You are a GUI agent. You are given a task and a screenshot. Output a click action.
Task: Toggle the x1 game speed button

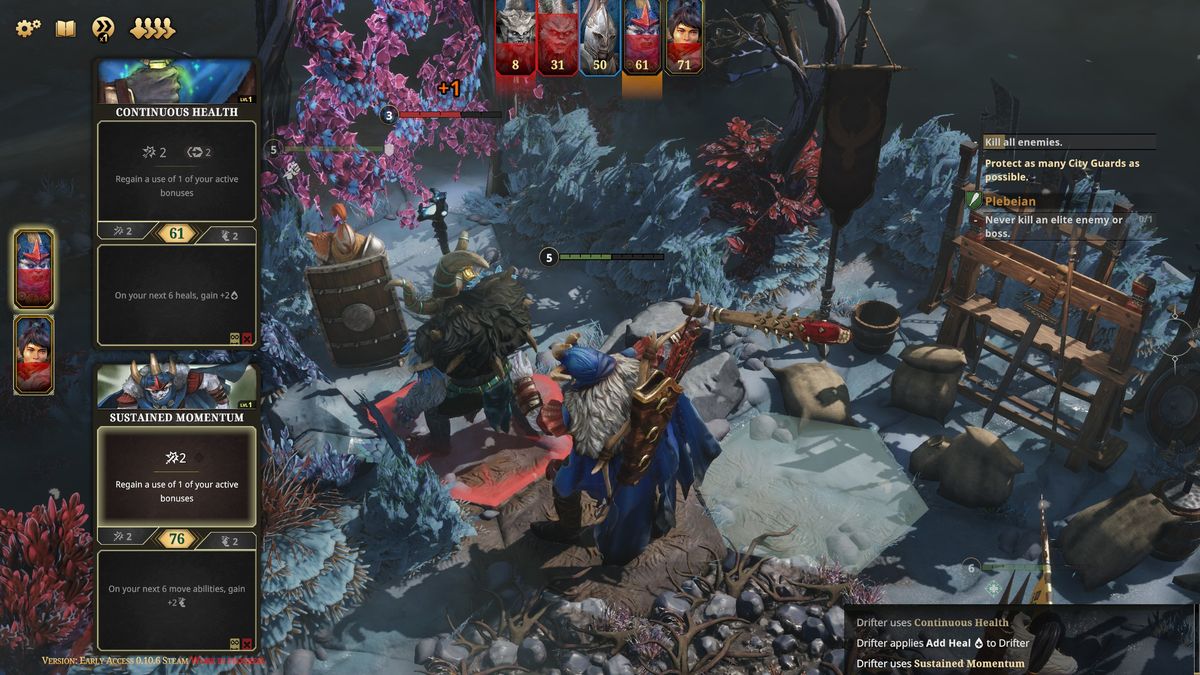[x=102, y=29]
